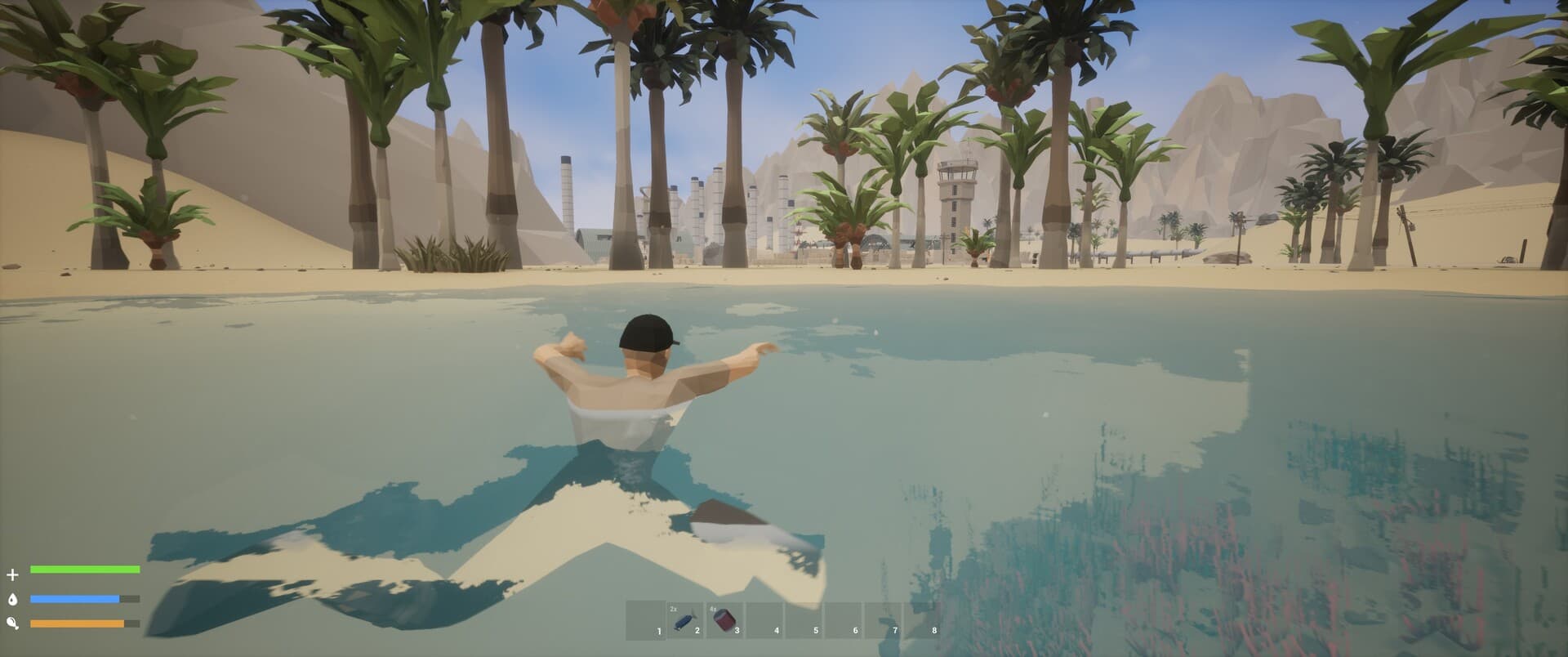Click the number label on slot 2
This screenshot has width=1568, height=657.
[697, 631]
